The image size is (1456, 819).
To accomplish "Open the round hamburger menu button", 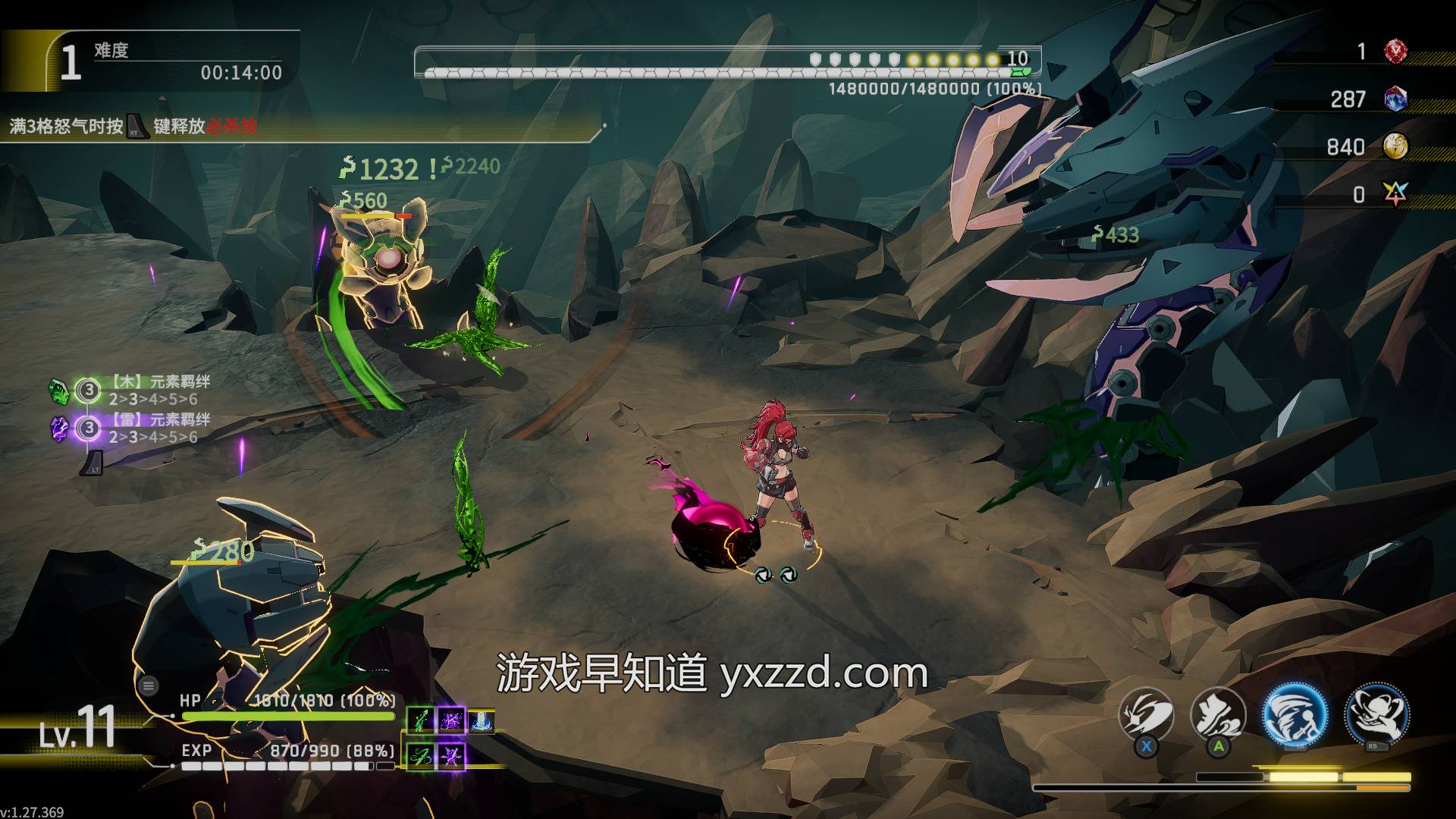I will point(149,686).
